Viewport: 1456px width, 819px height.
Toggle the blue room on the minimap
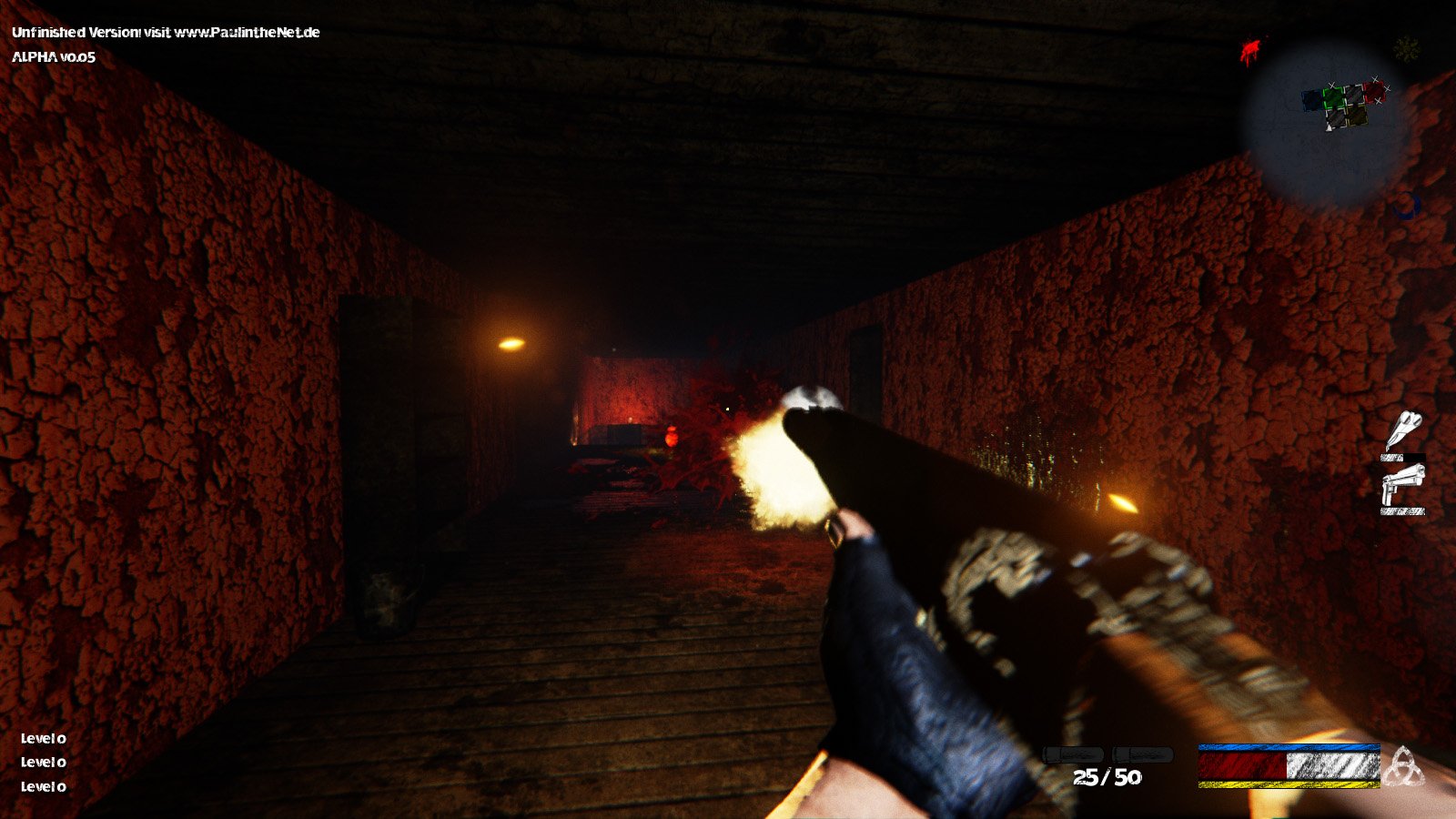[1313, 101]
